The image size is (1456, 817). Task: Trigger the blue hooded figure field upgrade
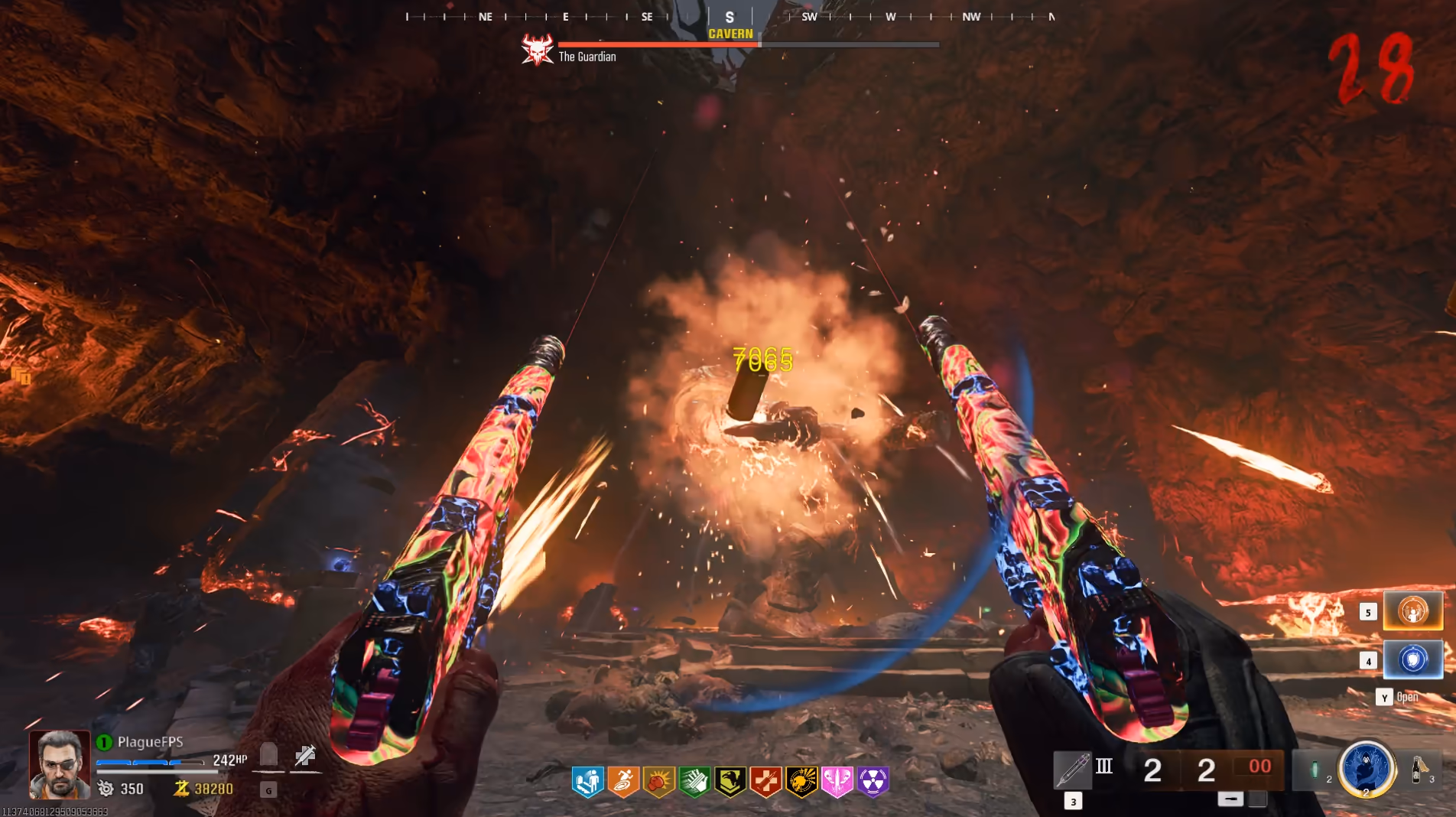point(1367,768)
